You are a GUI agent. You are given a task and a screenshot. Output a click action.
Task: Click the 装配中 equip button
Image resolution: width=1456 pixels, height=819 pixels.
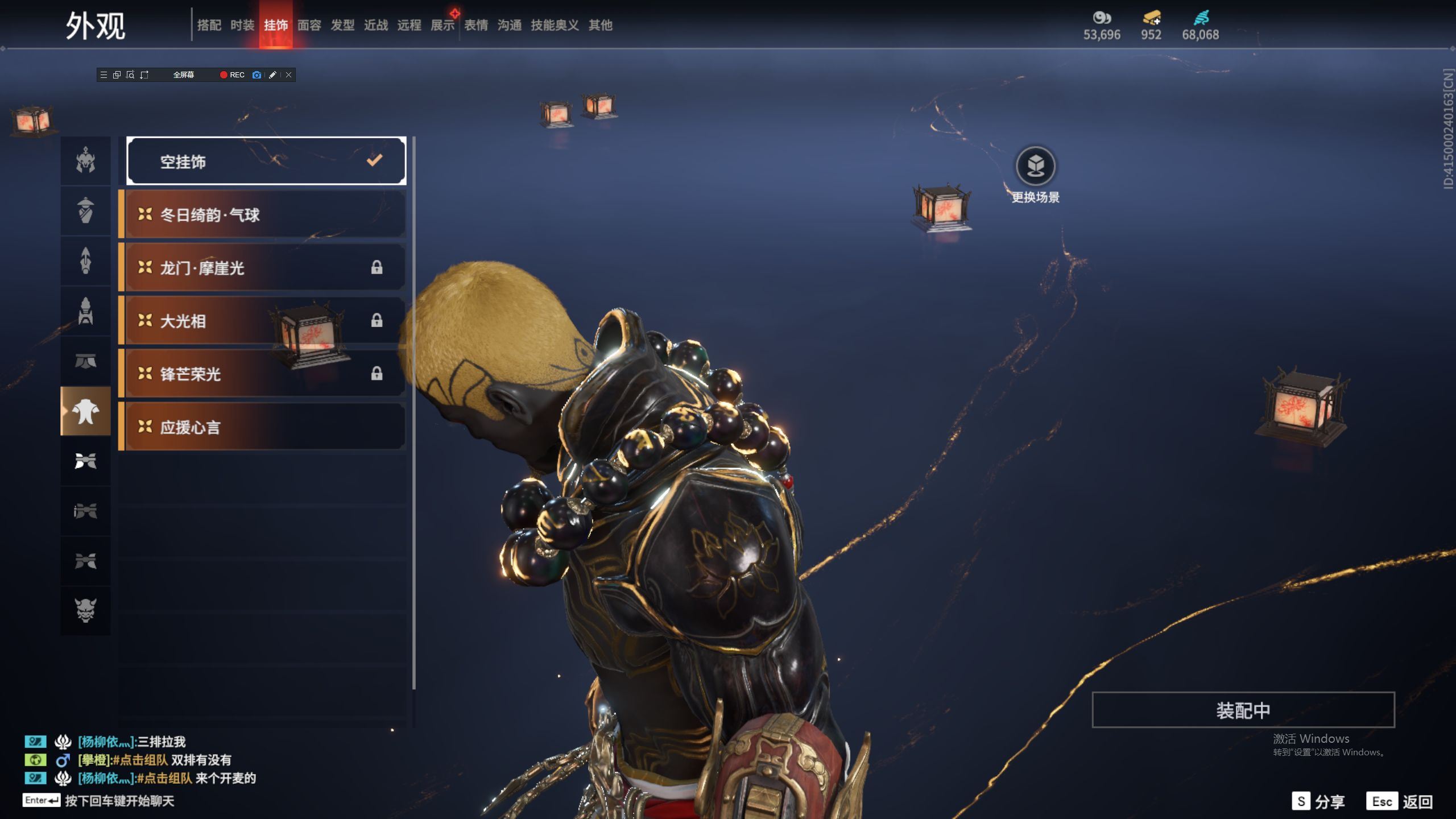point(1243,710)
